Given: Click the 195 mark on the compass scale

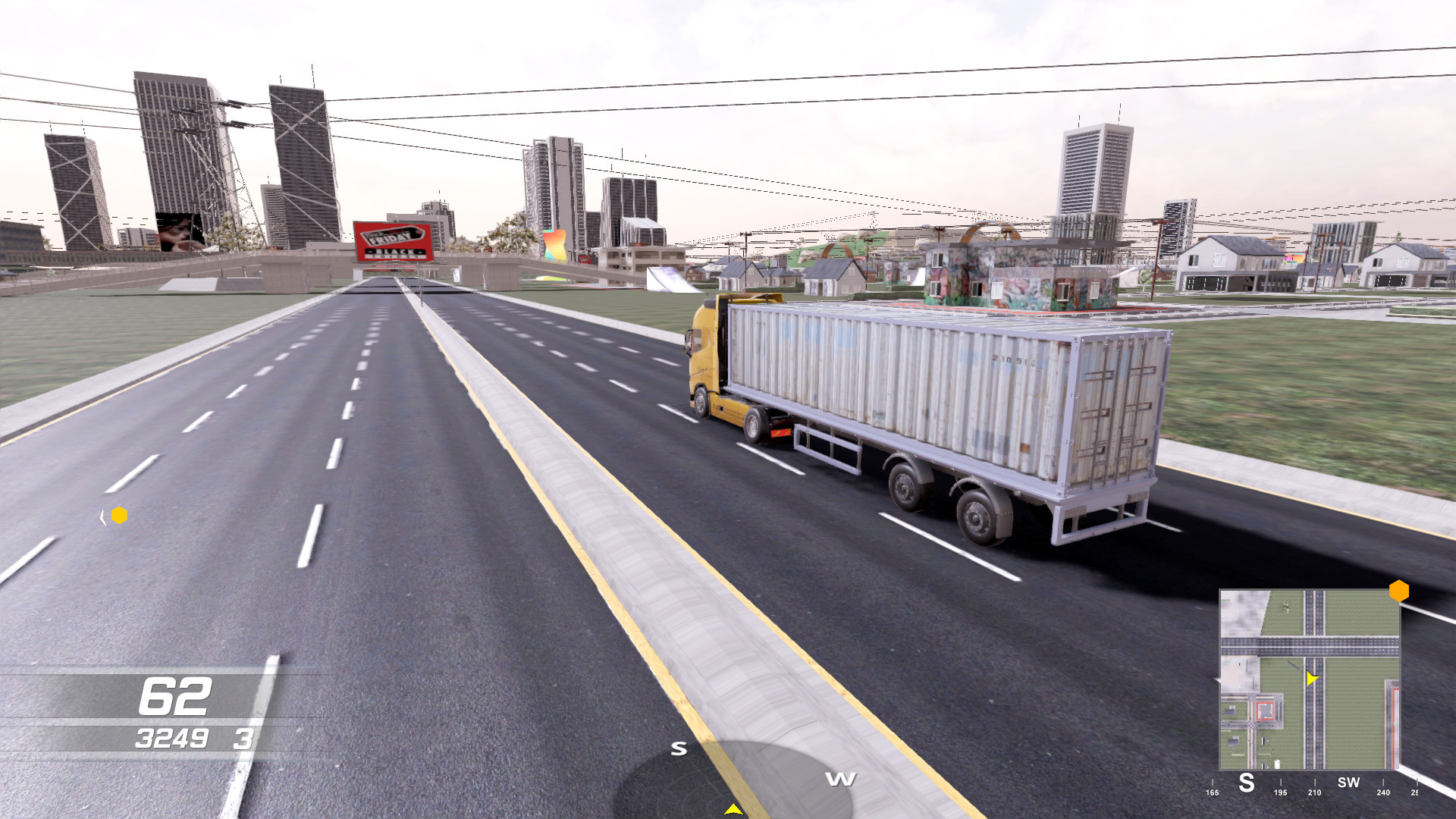Looking at the screenshot, I should click(1282, 790).
